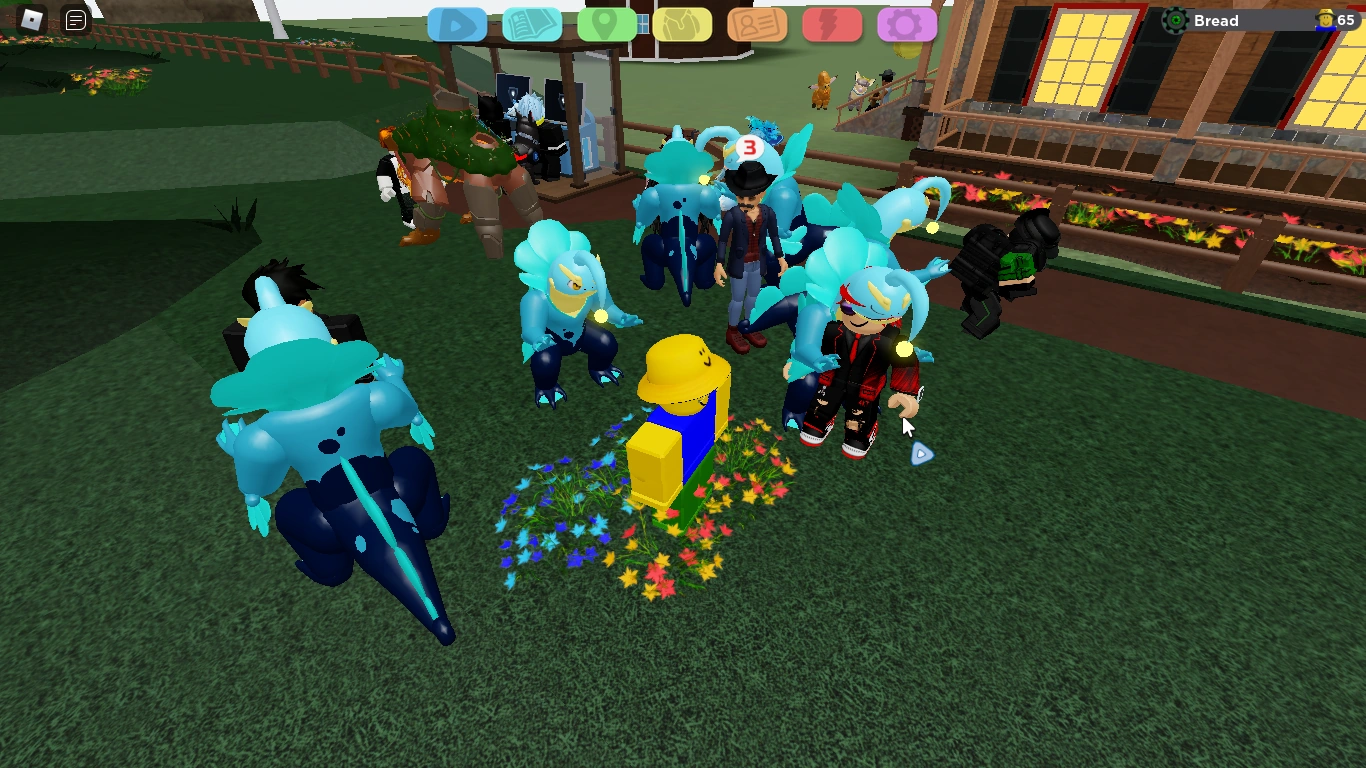This screenshot has height=768, width=1366.
Task: Open the green map pin locator
Action: click(607, 21)
